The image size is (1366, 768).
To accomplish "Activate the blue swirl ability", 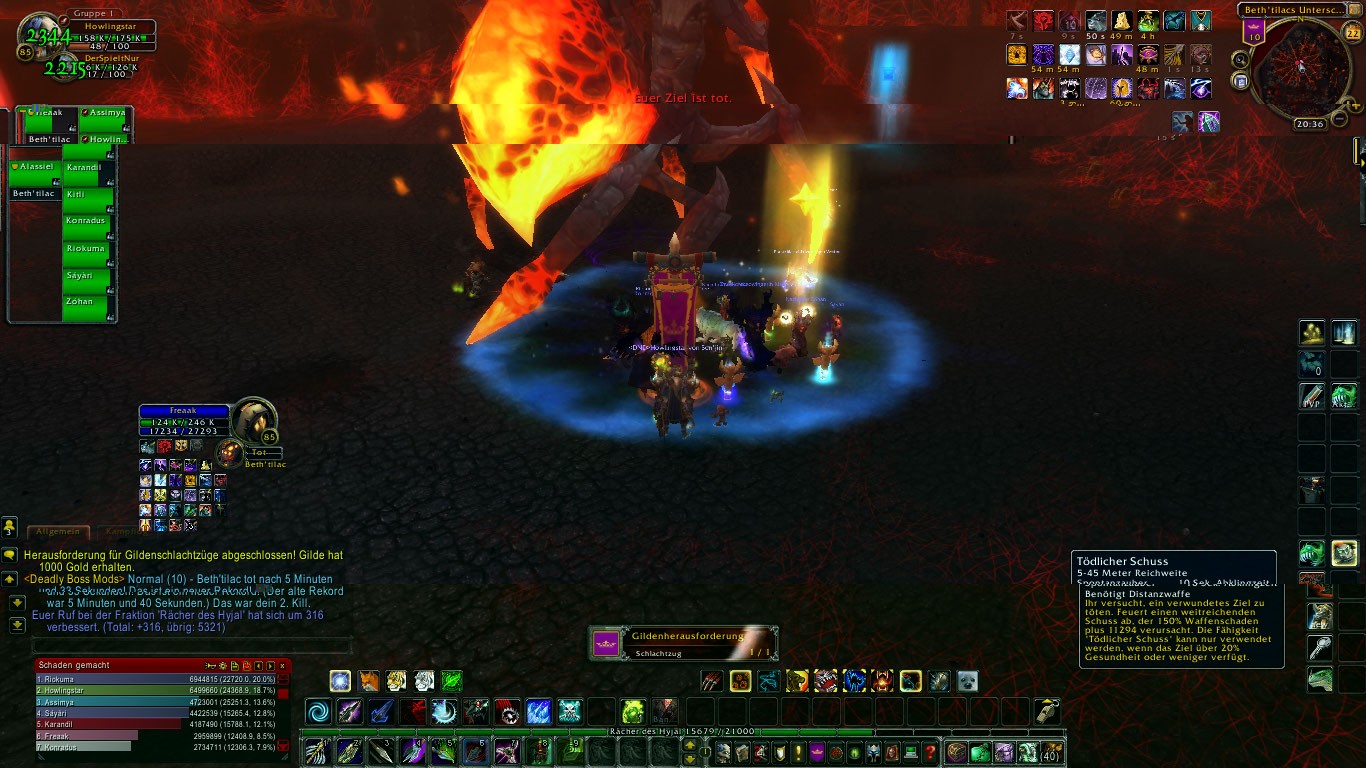I will (320, 712).
